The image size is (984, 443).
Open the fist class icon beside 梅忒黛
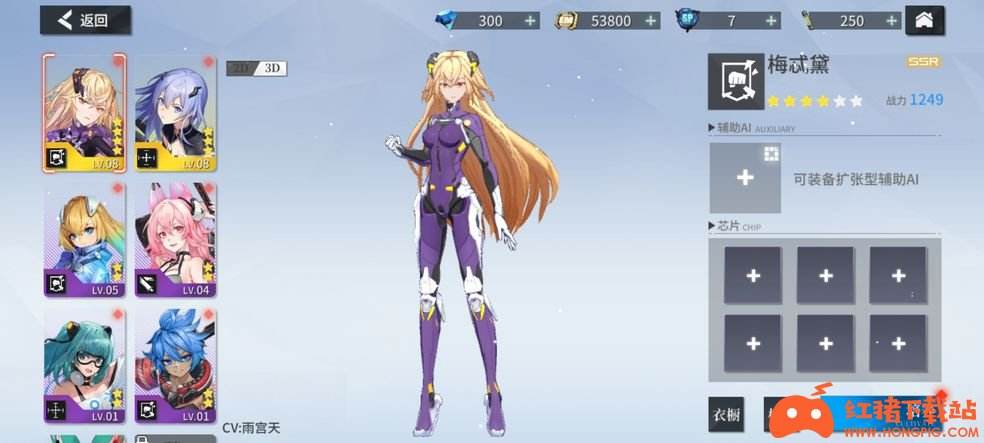tap(730, 82)
